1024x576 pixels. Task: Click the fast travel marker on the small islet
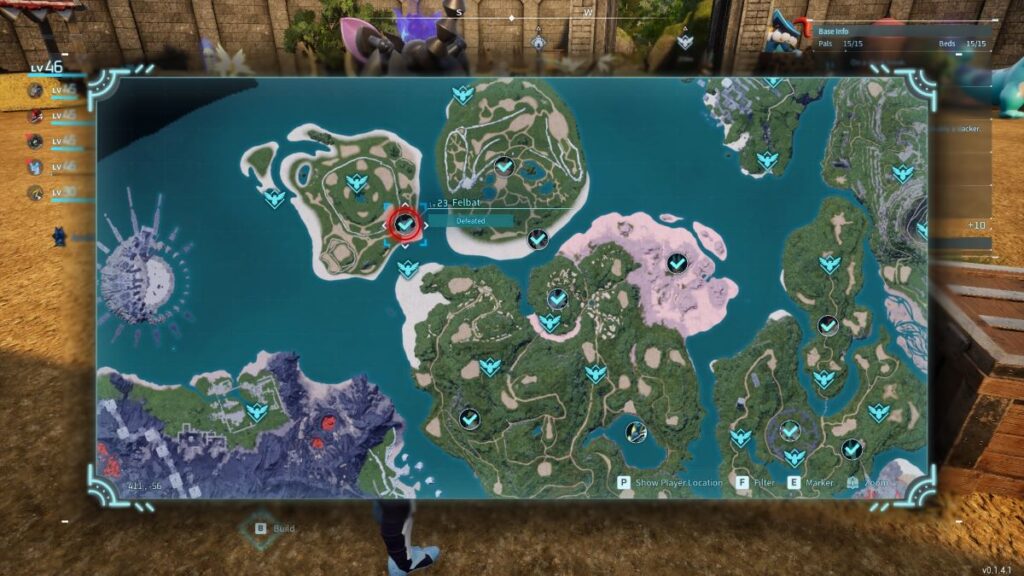(273, 198)
